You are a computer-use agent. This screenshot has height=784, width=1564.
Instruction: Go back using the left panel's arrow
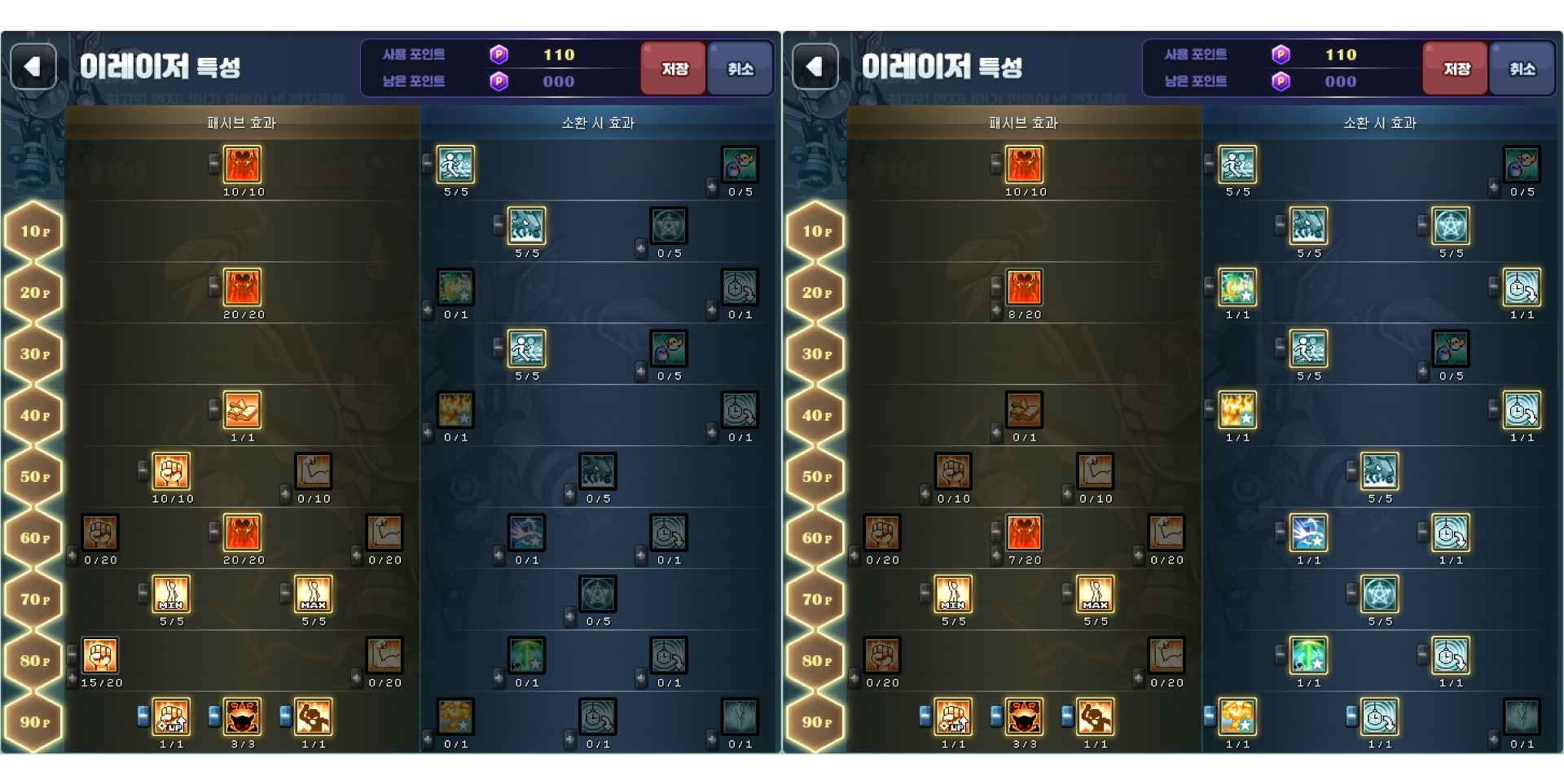click(33, 67)
